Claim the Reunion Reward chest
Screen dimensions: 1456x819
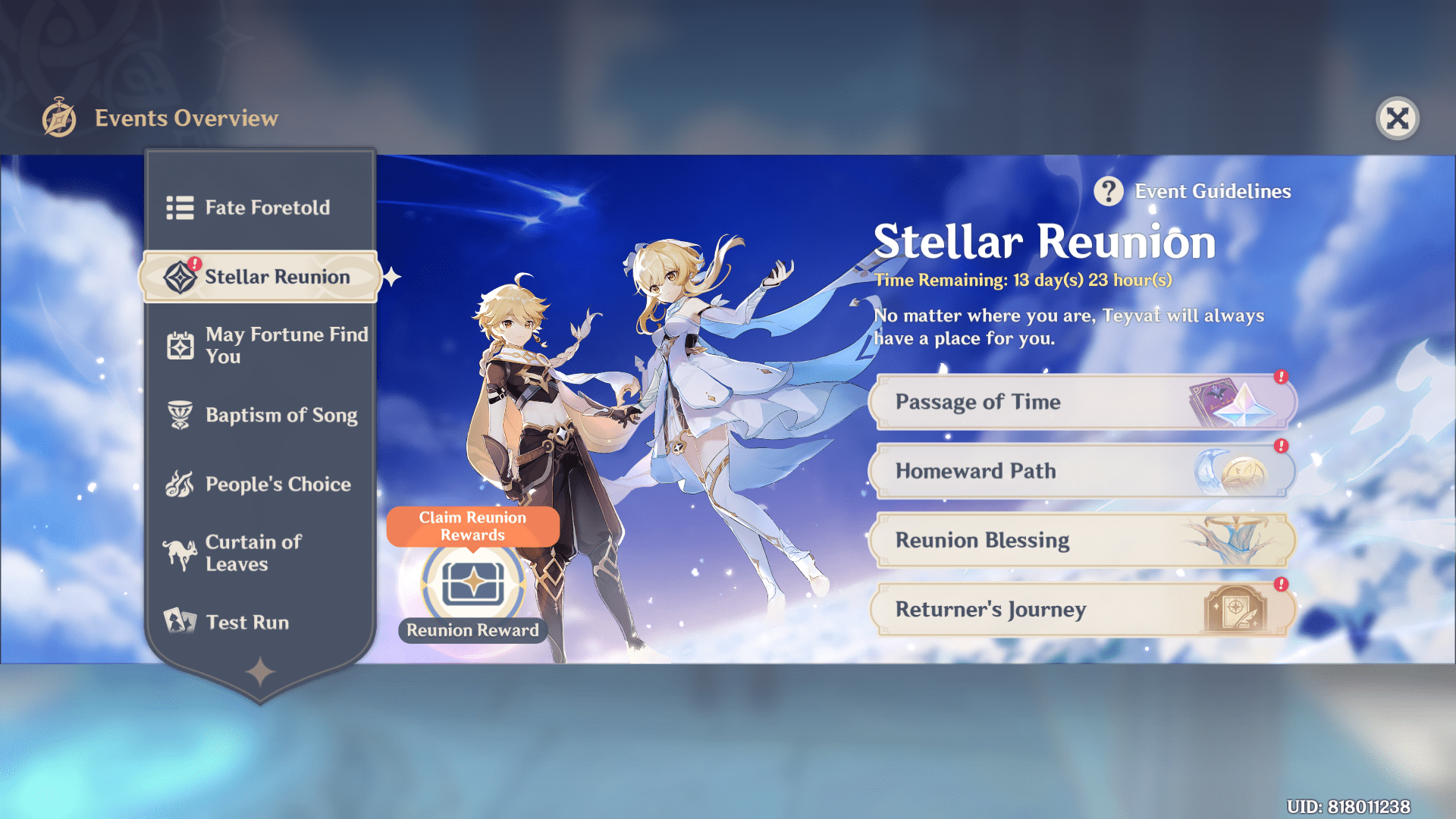point(473,583)
